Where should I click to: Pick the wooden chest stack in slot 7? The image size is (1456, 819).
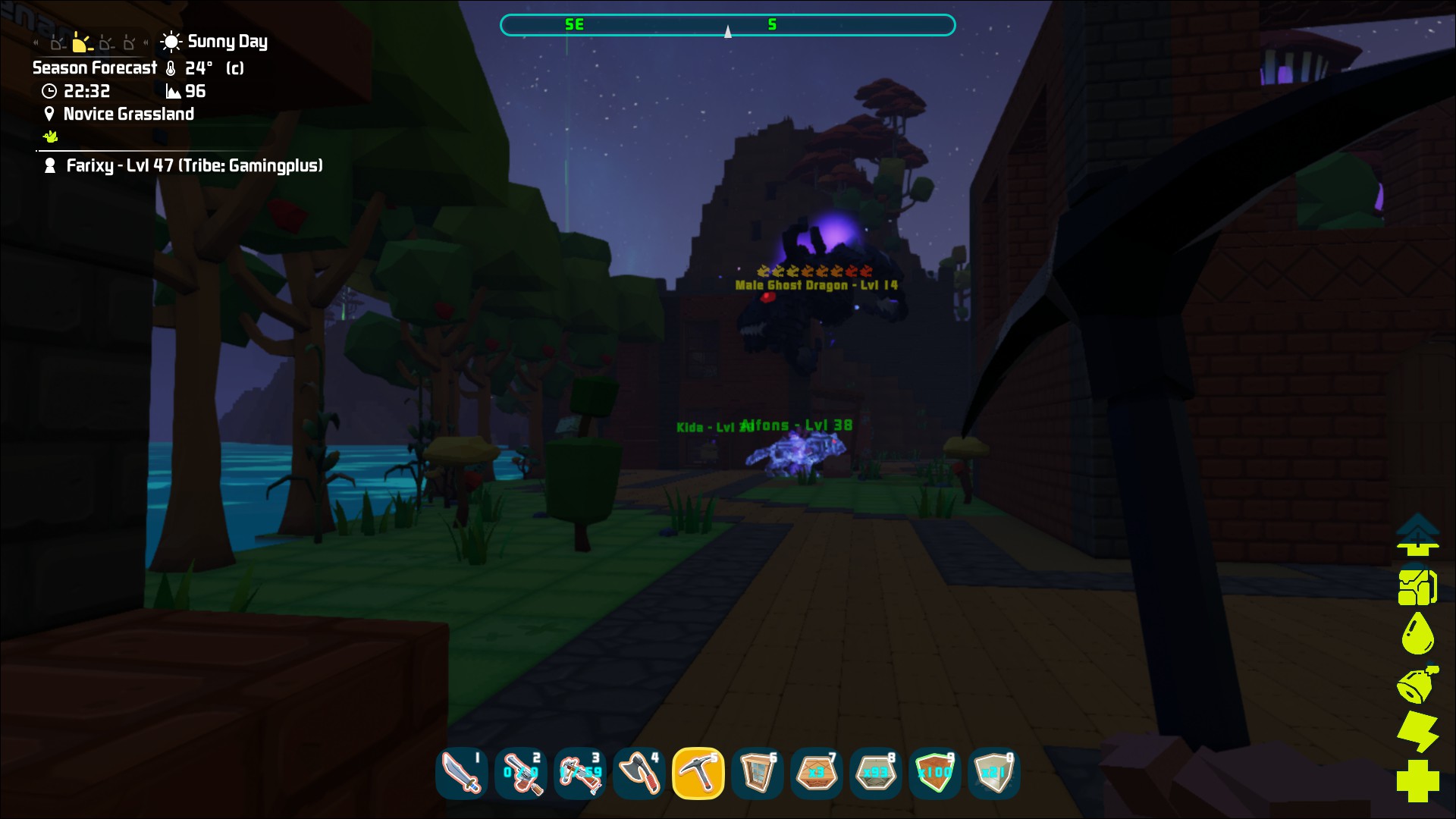point(817,773)
